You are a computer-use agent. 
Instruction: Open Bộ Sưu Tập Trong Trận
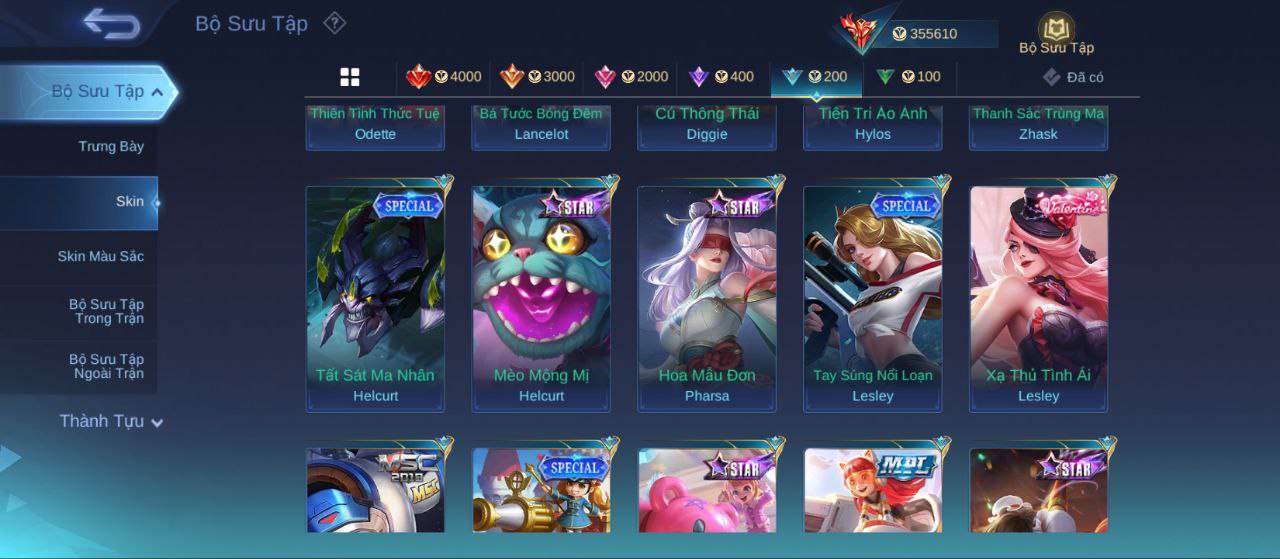[x=106, y=312]
